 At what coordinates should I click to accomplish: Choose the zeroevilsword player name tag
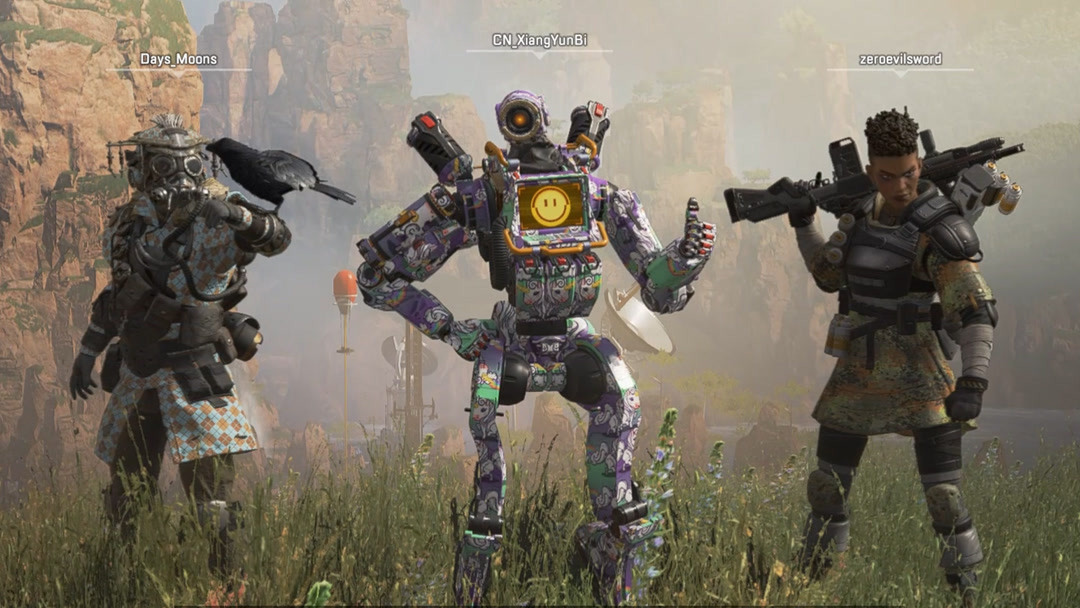900,59
